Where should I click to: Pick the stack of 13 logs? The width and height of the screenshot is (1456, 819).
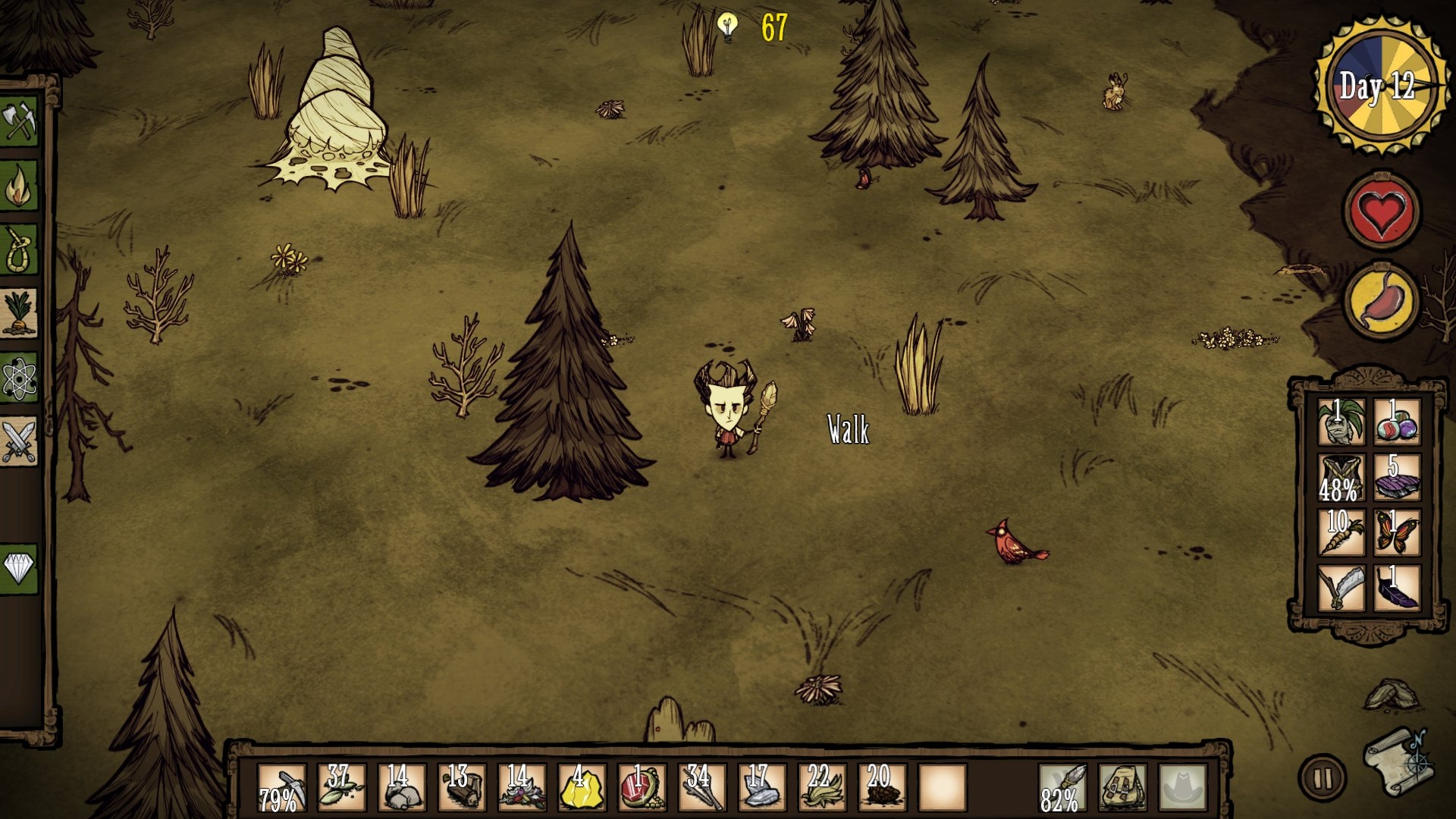pyautogui.click(x=461, y=788)
